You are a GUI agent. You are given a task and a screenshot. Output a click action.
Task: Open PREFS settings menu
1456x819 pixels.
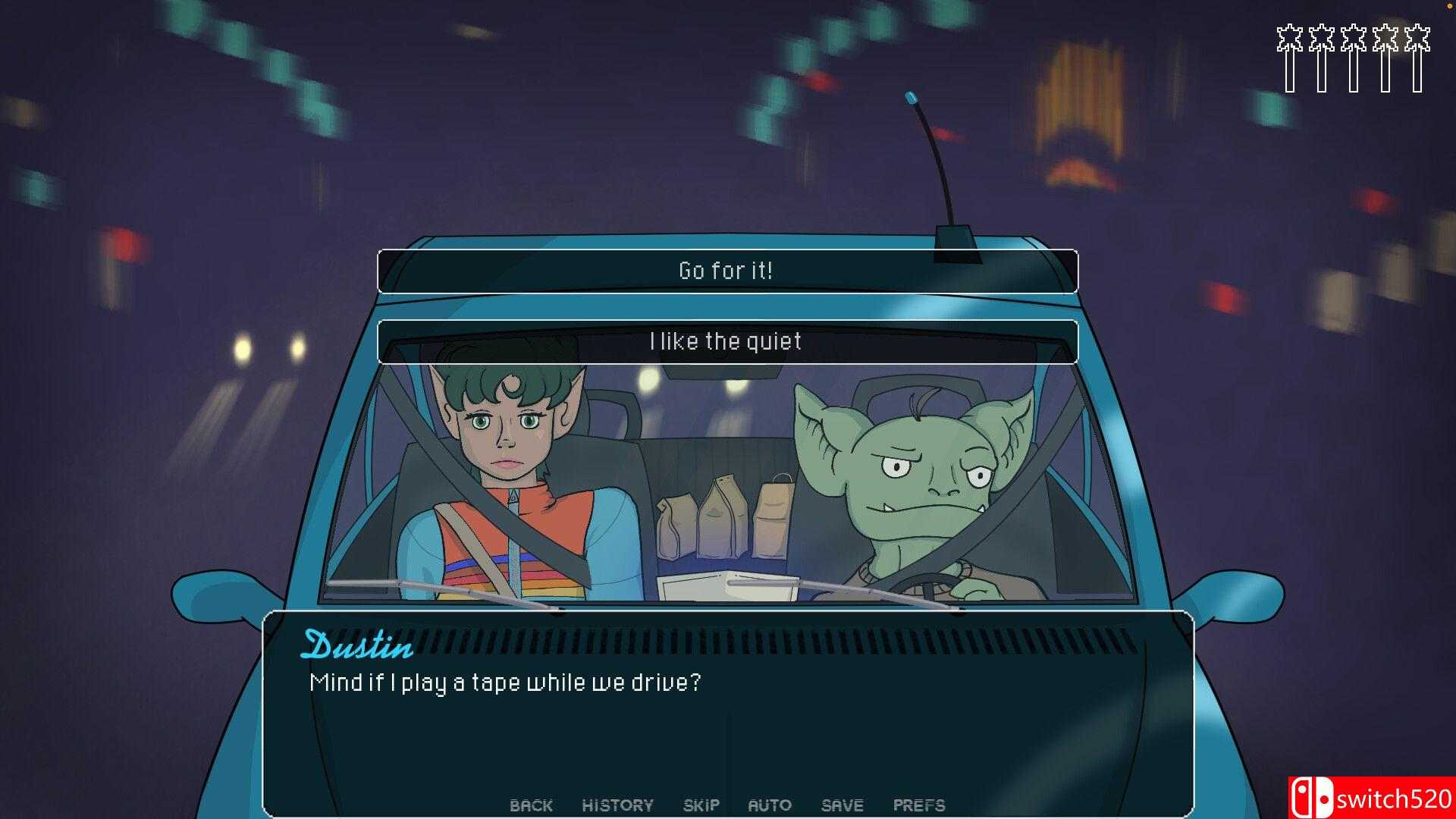[x=918, y=805]
